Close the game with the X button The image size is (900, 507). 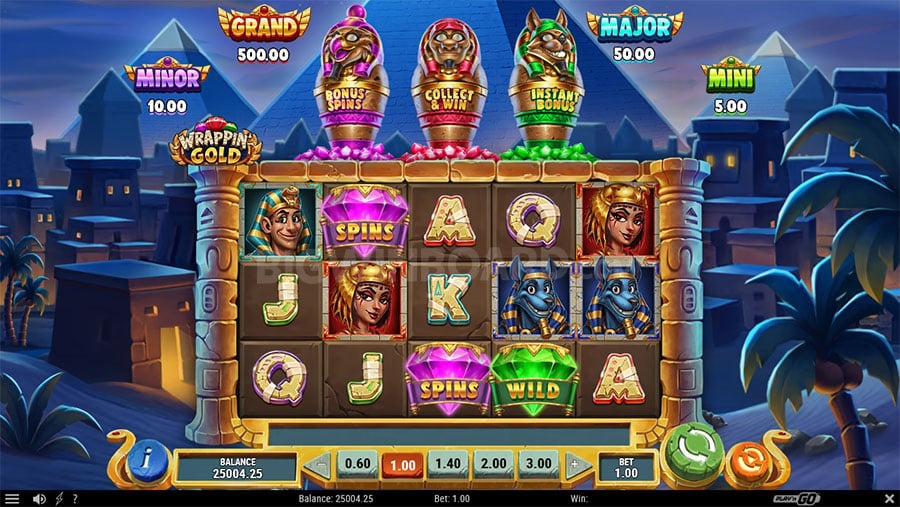click(888, 498)
